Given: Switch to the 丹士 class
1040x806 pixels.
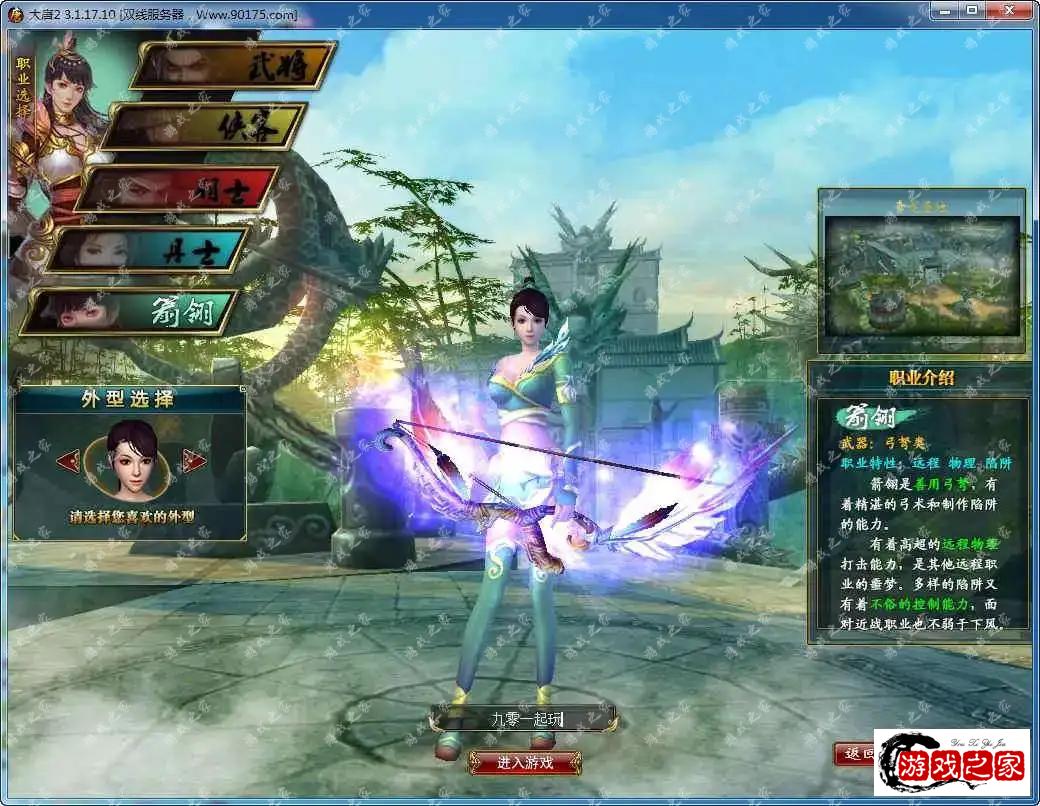Looking at the screenshot, I should click(148, 250).
